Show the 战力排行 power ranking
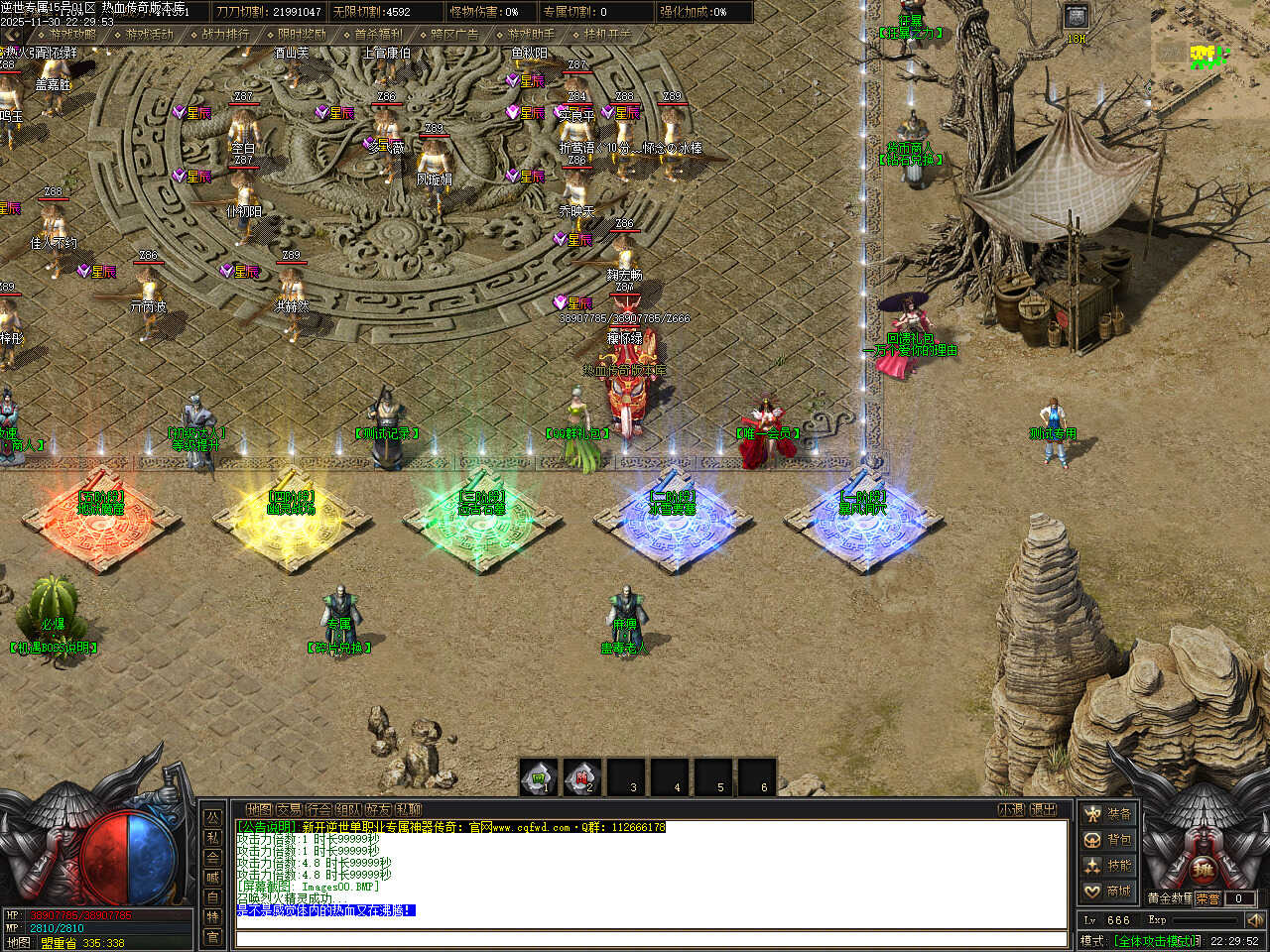The image size is (1270, 952). tap(225, 35)
